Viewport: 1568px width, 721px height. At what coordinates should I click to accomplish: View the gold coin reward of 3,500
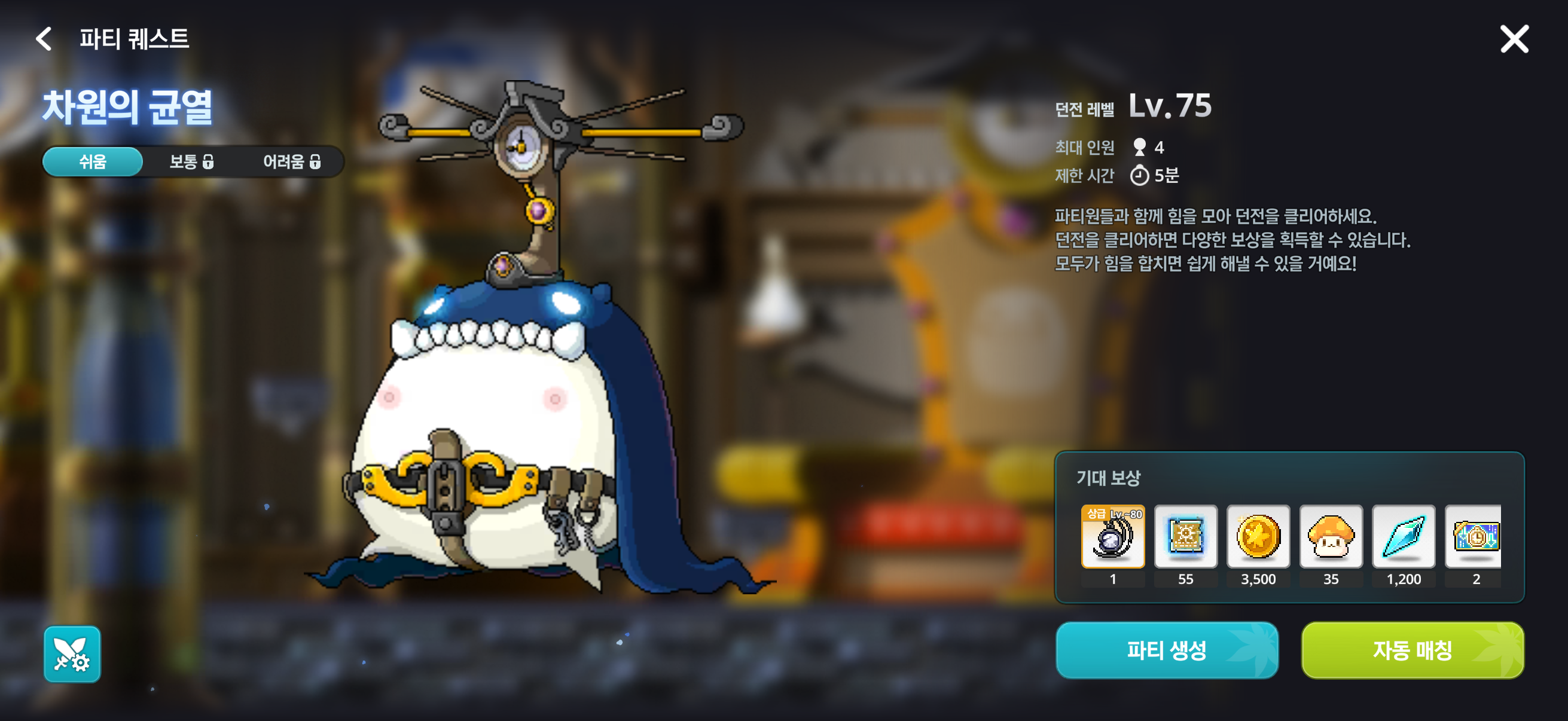point(1258,537)
